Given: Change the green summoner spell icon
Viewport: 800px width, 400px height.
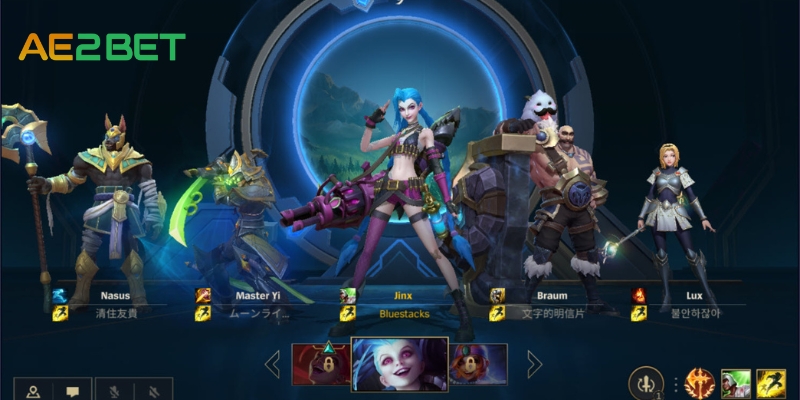Looking at the screenshot, I should click(736, 385).
